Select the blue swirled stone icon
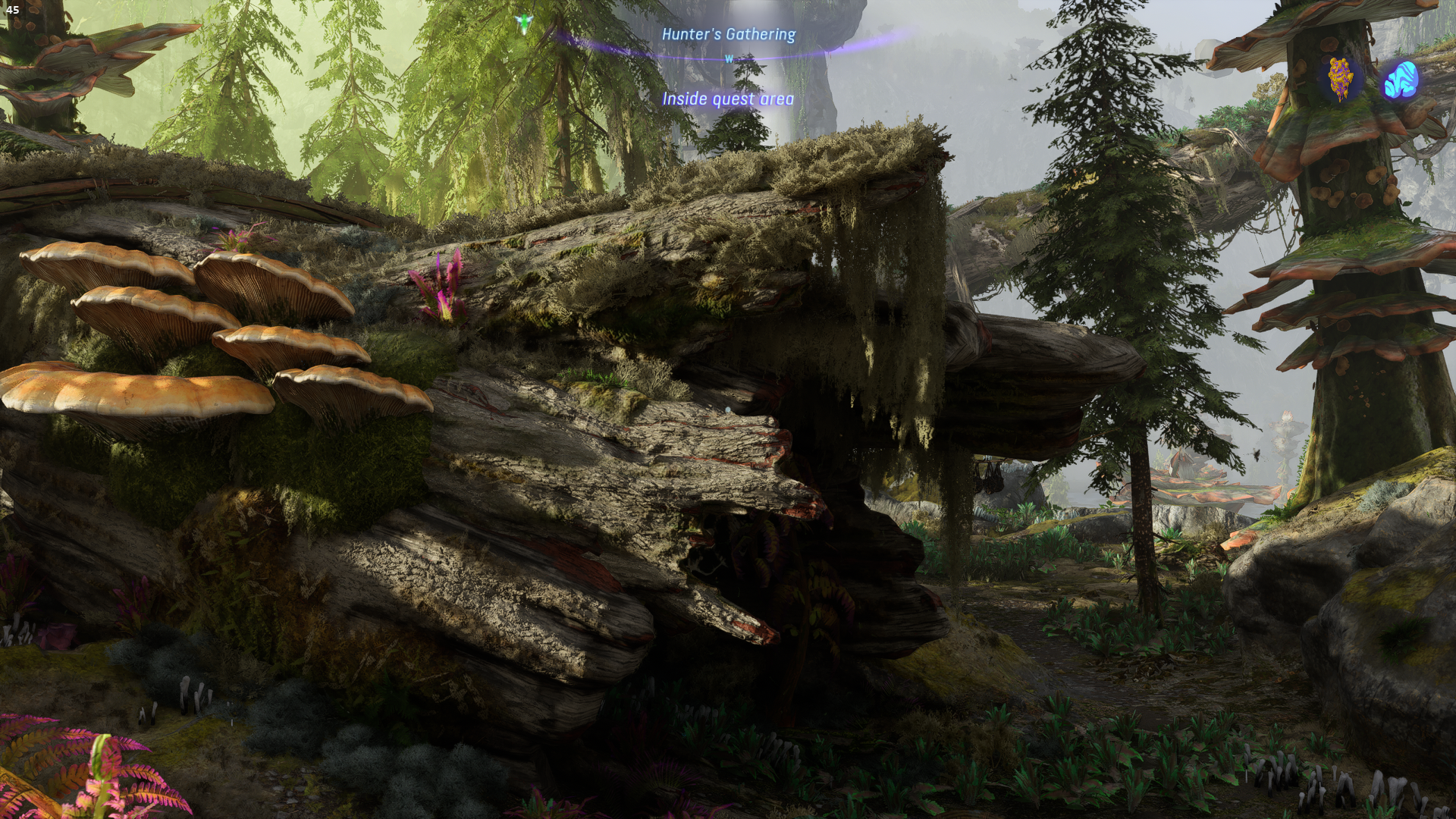This screenshot has width=1456, height=819. 1400,80
